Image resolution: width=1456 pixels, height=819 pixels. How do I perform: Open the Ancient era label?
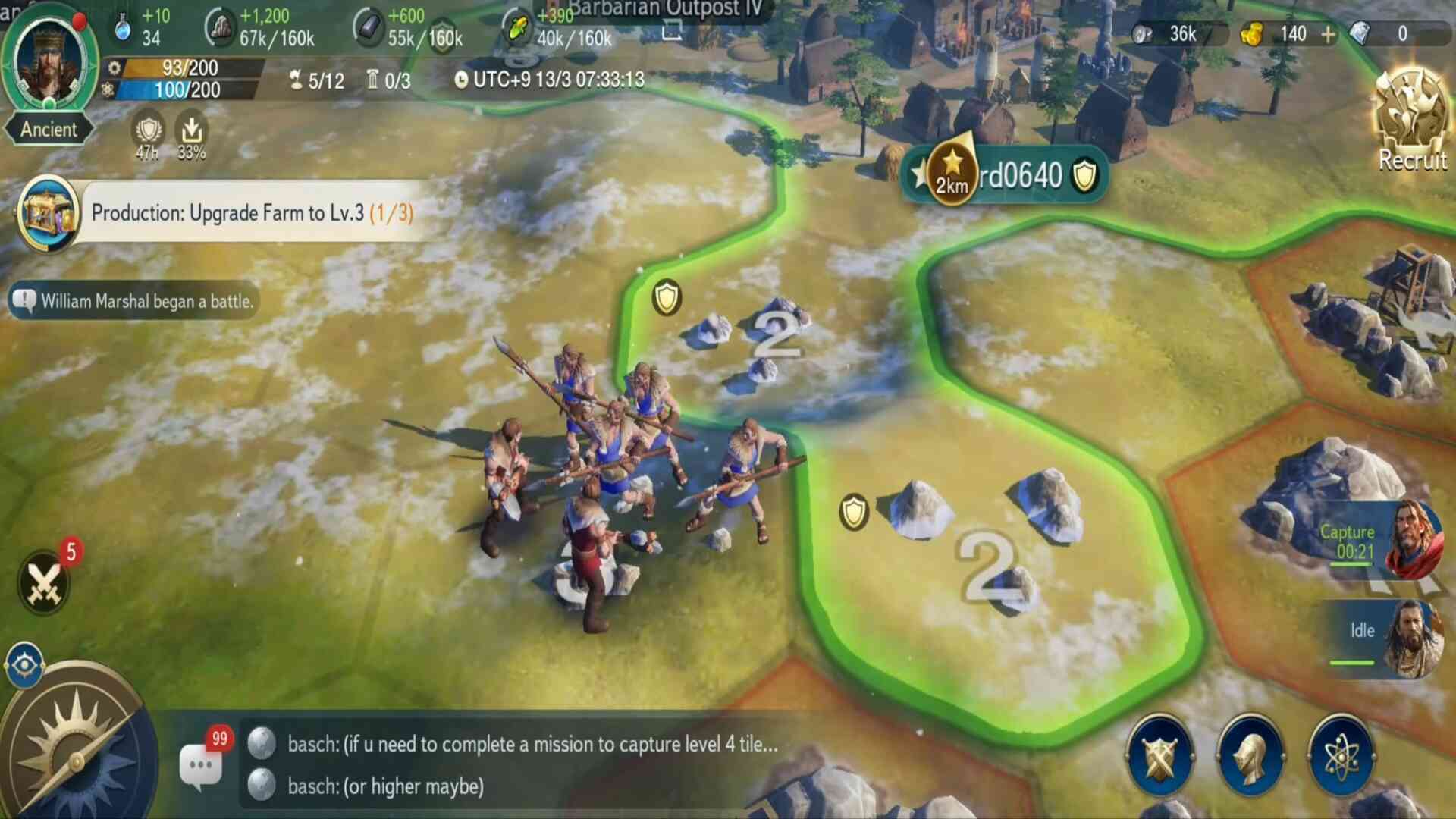pyautogui.click(x=49, y=130)
